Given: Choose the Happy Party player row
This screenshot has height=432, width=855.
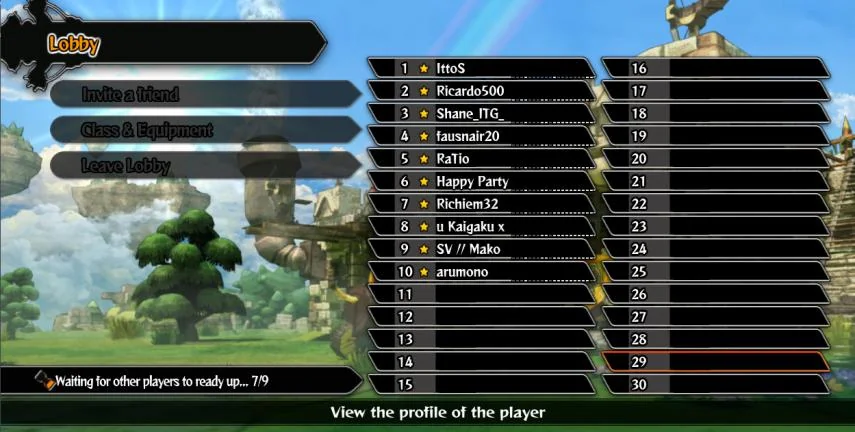Looking at the screenshot, I should (480, 182).
